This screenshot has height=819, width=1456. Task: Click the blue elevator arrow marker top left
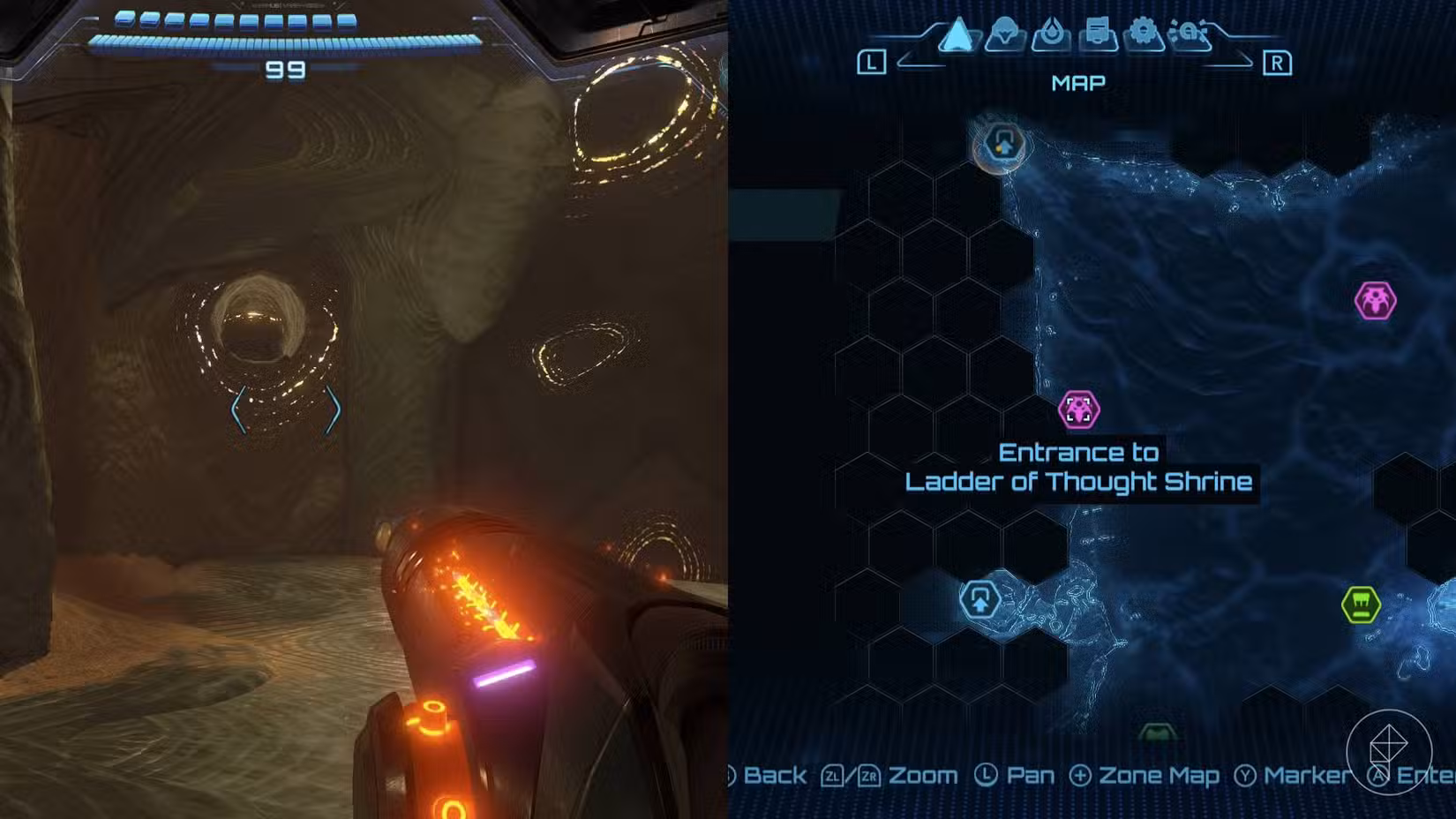[1005, 147]
